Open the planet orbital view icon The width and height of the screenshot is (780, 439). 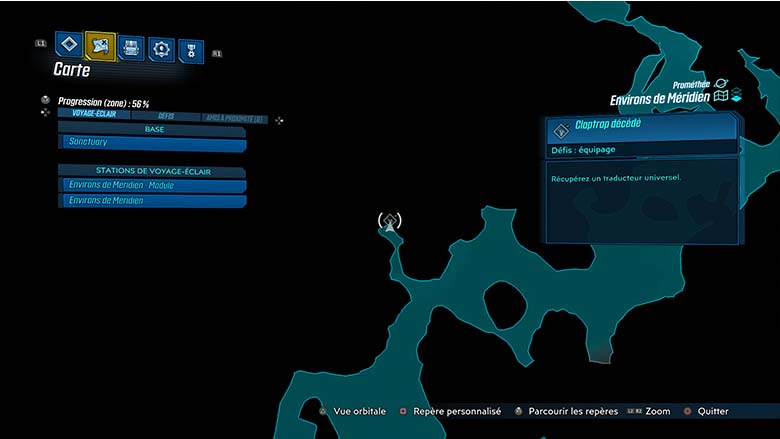(x=721, y=84)
